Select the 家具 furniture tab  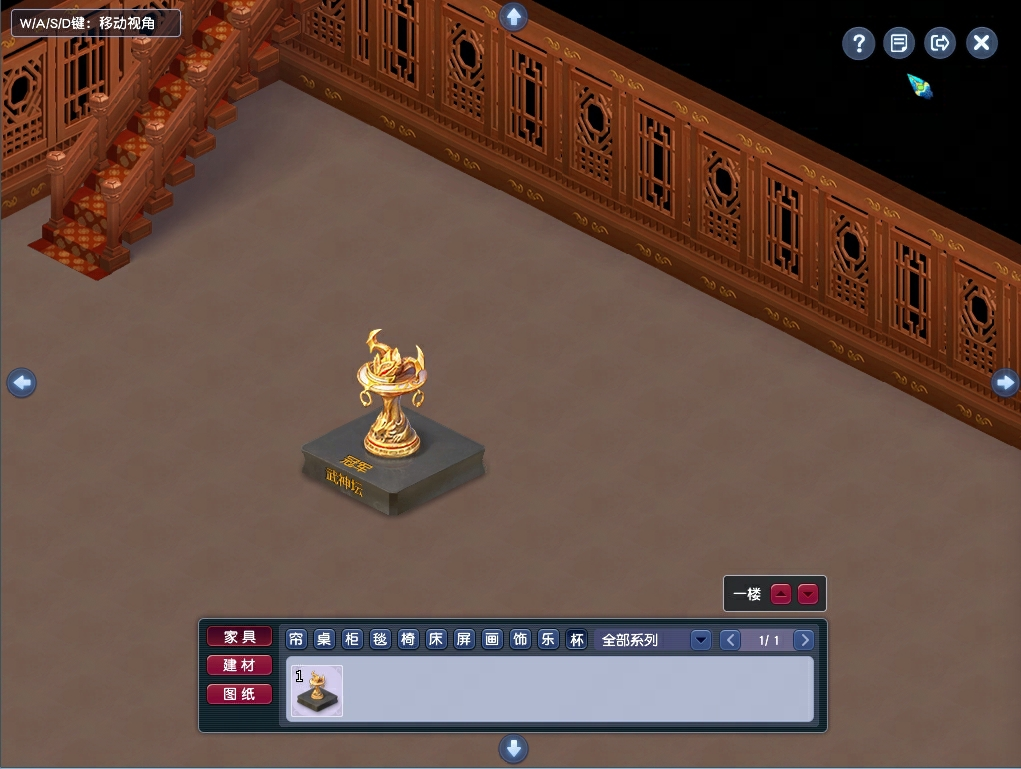[x=239, y=637]
